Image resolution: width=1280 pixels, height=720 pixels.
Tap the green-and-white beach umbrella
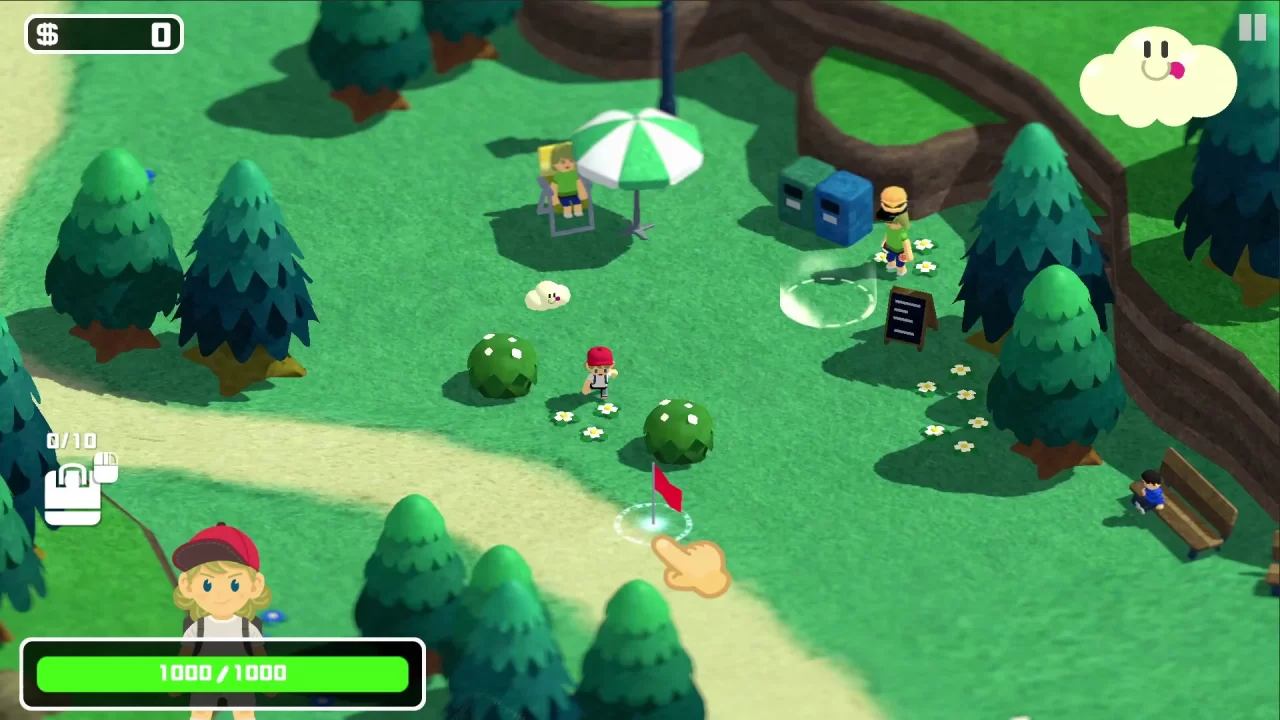pyautogui.click(x=635, y=150)
